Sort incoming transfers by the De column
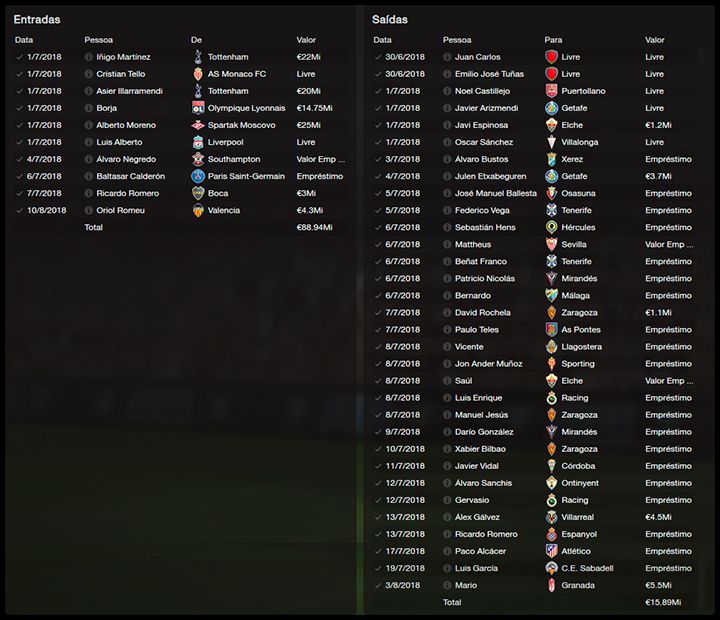The image size is (720, 620). click(x=196, y=40)
